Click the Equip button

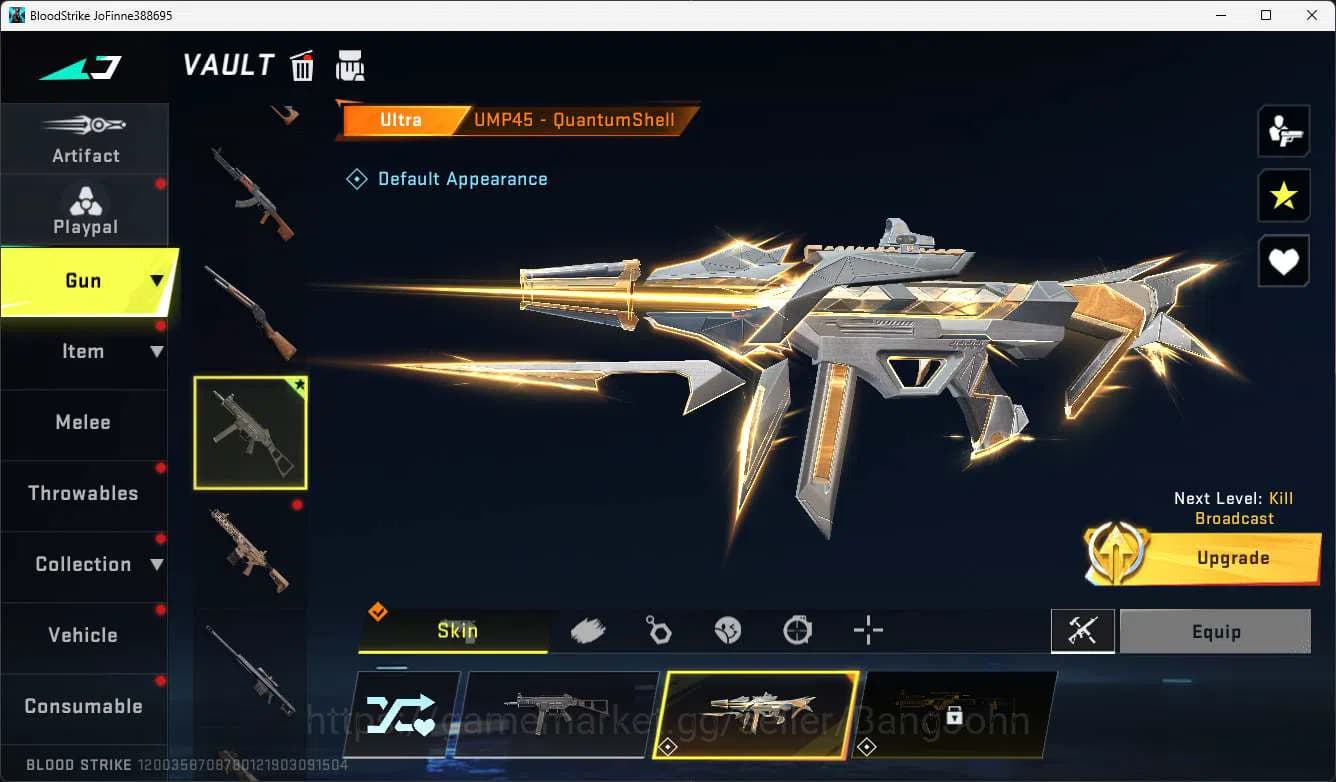tap(1215, 630)
